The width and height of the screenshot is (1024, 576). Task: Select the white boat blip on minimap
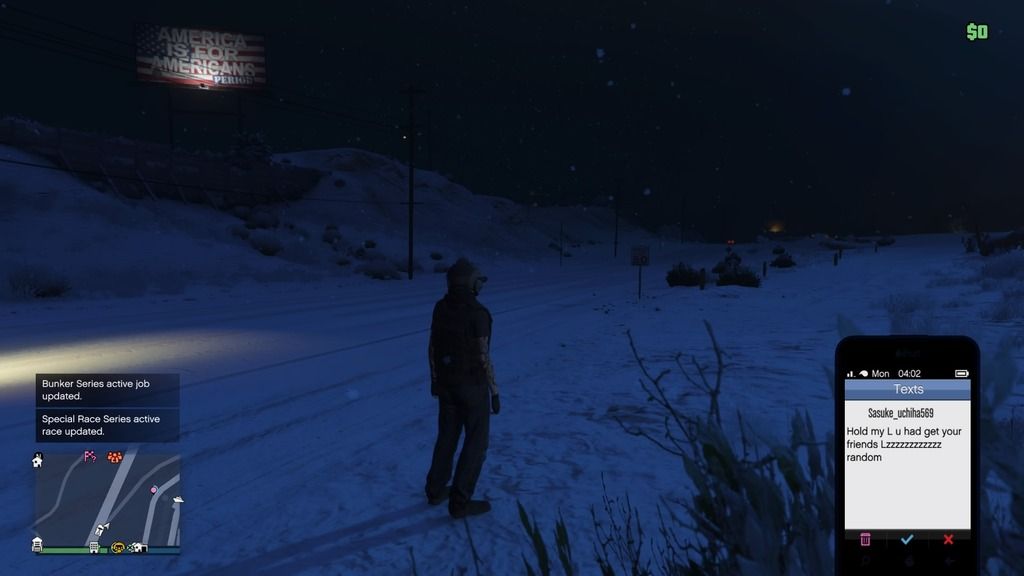pos(177,500)
